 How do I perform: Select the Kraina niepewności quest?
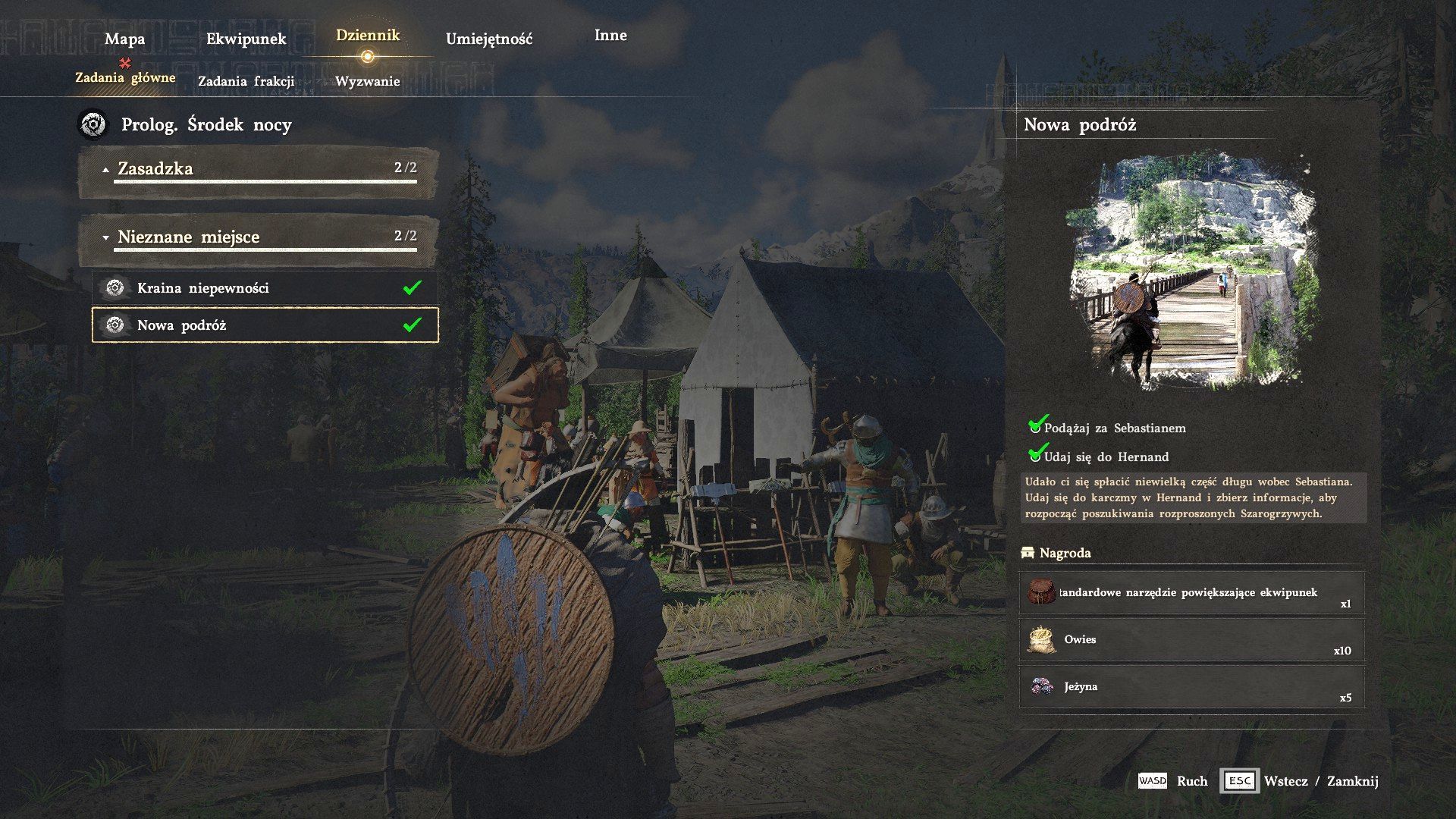[x=265, y=288]
